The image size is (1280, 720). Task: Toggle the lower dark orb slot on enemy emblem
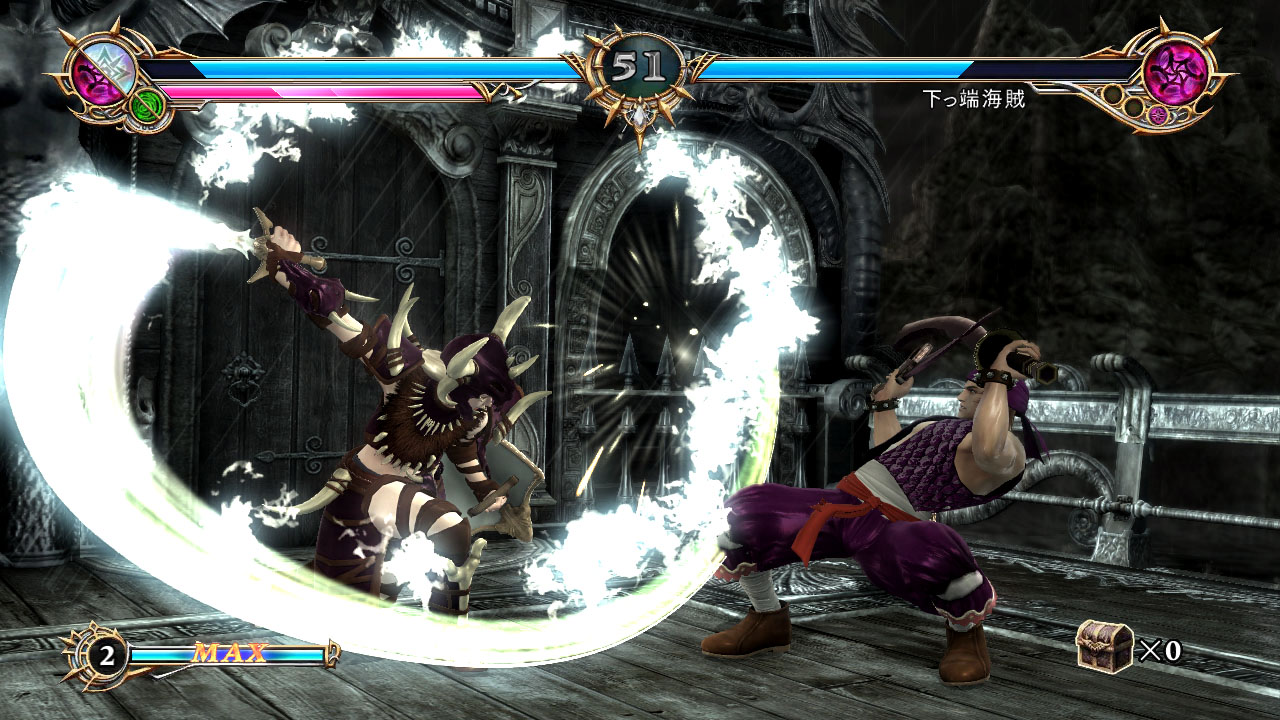pyautogui.click(x=1134, y=108)
